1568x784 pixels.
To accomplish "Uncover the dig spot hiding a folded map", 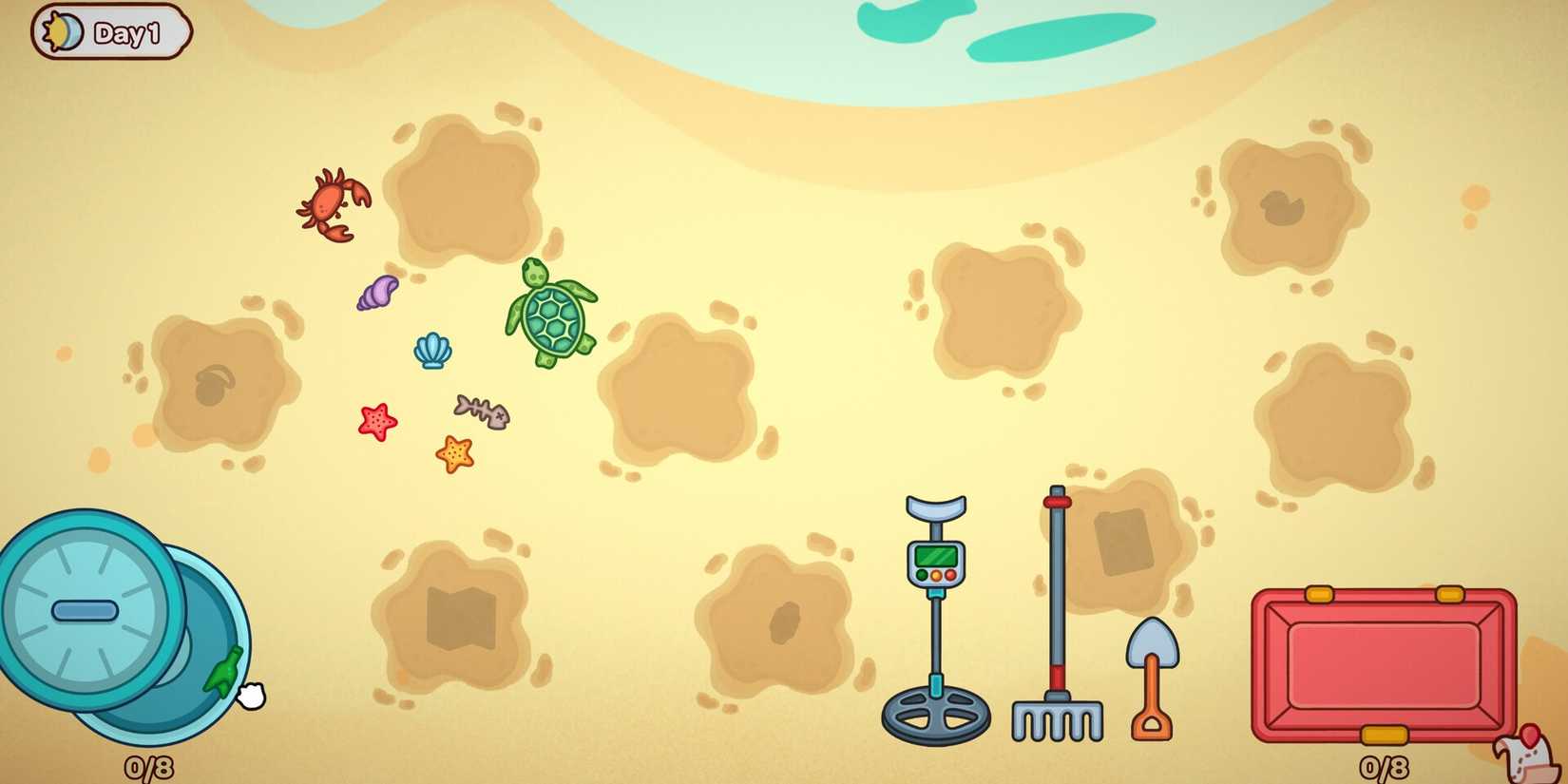I will (x=456, y=618).
